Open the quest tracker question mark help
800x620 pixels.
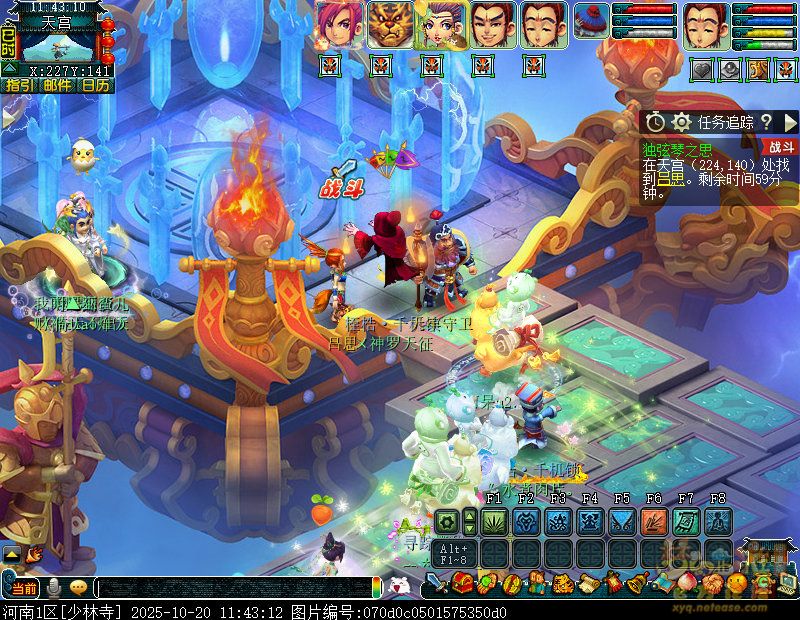(x=766, y=122)
